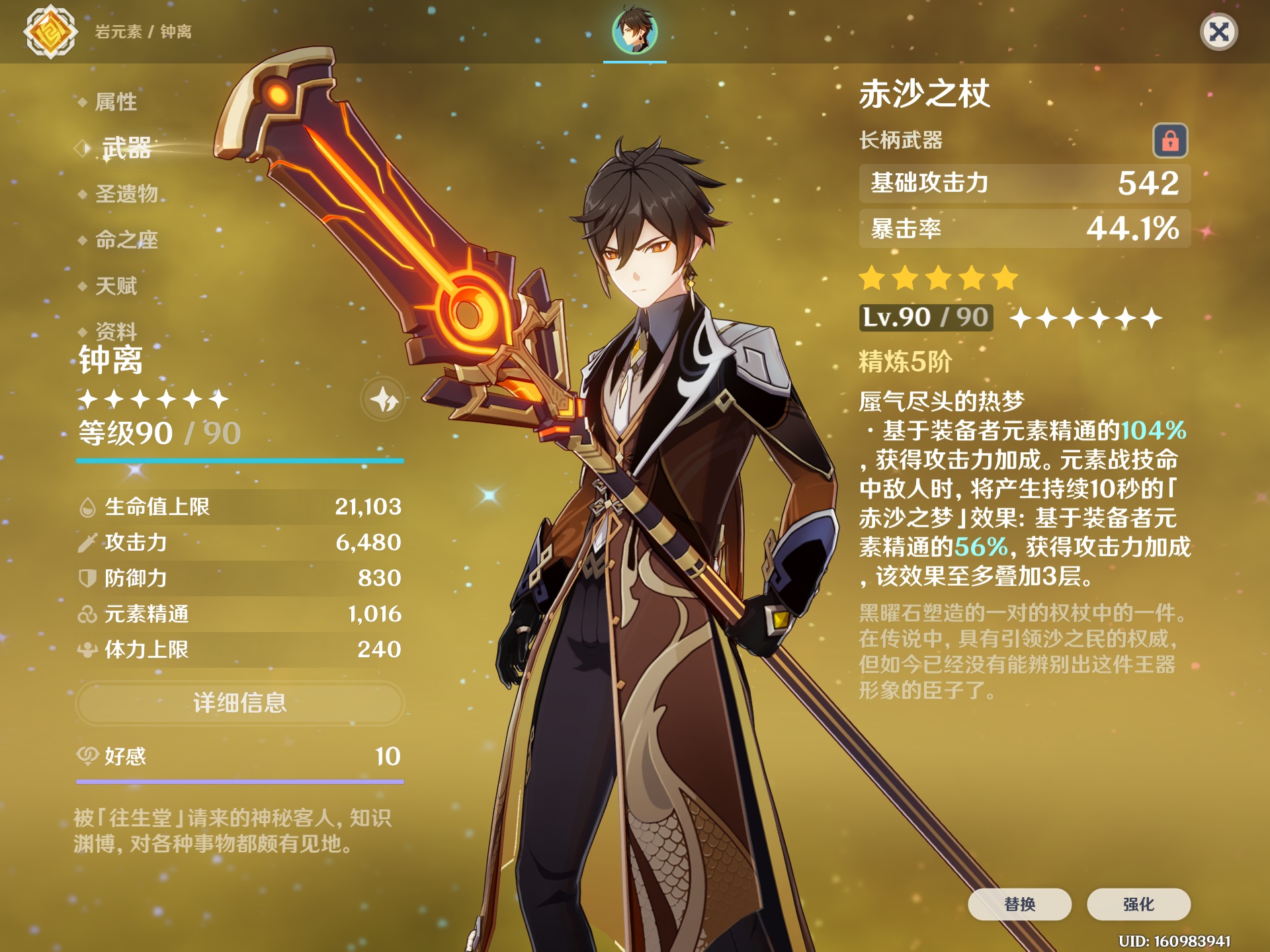Show the 天赋 talents tab

[116, 286]
